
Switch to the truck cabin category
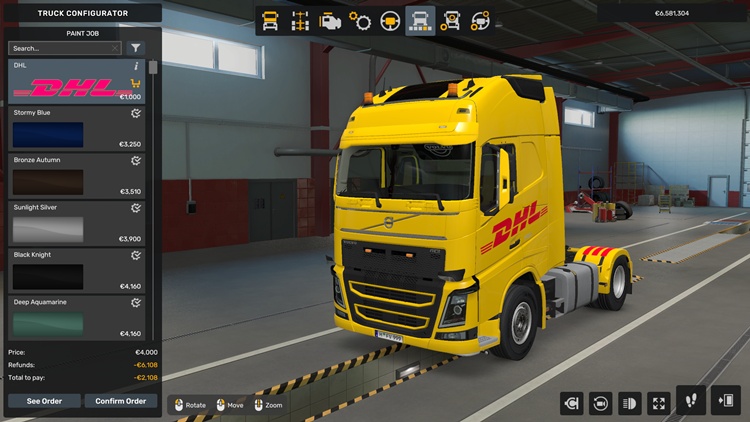pyautogui.click(x=270, y=21)
